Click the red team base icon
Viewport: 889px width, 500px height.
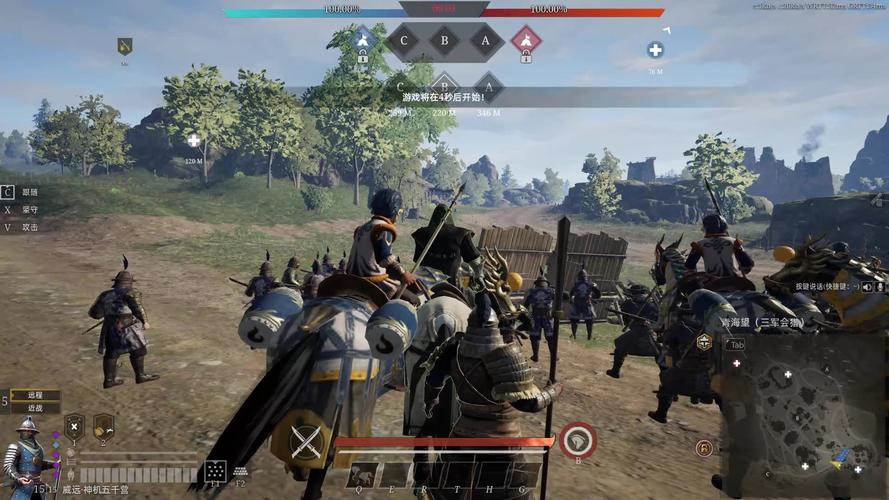526,39
